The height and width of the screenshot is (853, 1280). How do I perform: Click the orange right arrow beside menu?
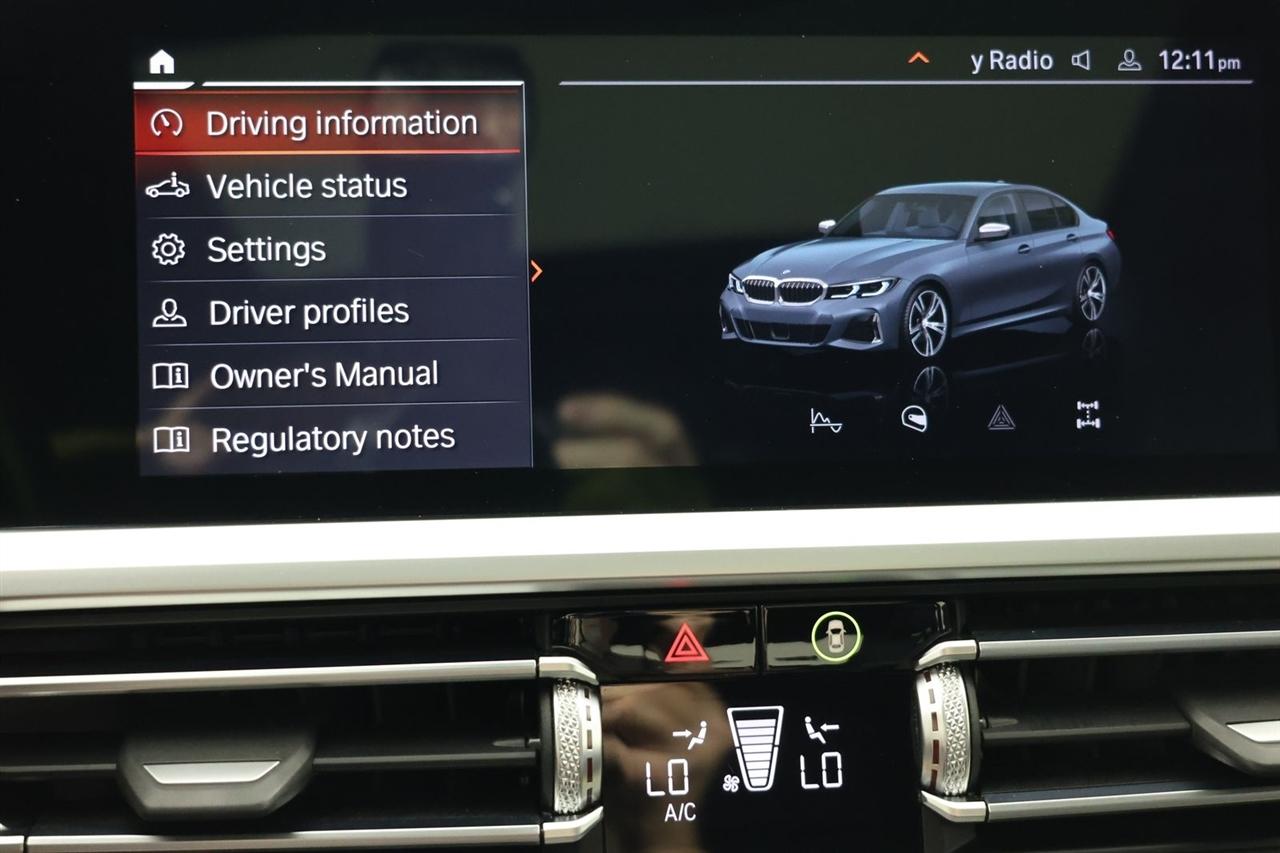click(537, 271)
